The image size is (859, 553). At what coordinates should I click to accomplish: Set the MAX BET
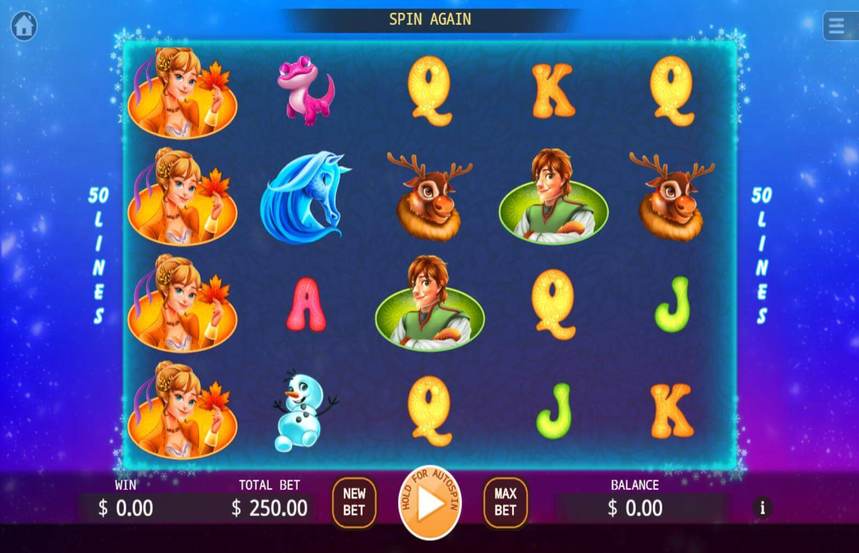pyautogui.click(x=505, y=502)
